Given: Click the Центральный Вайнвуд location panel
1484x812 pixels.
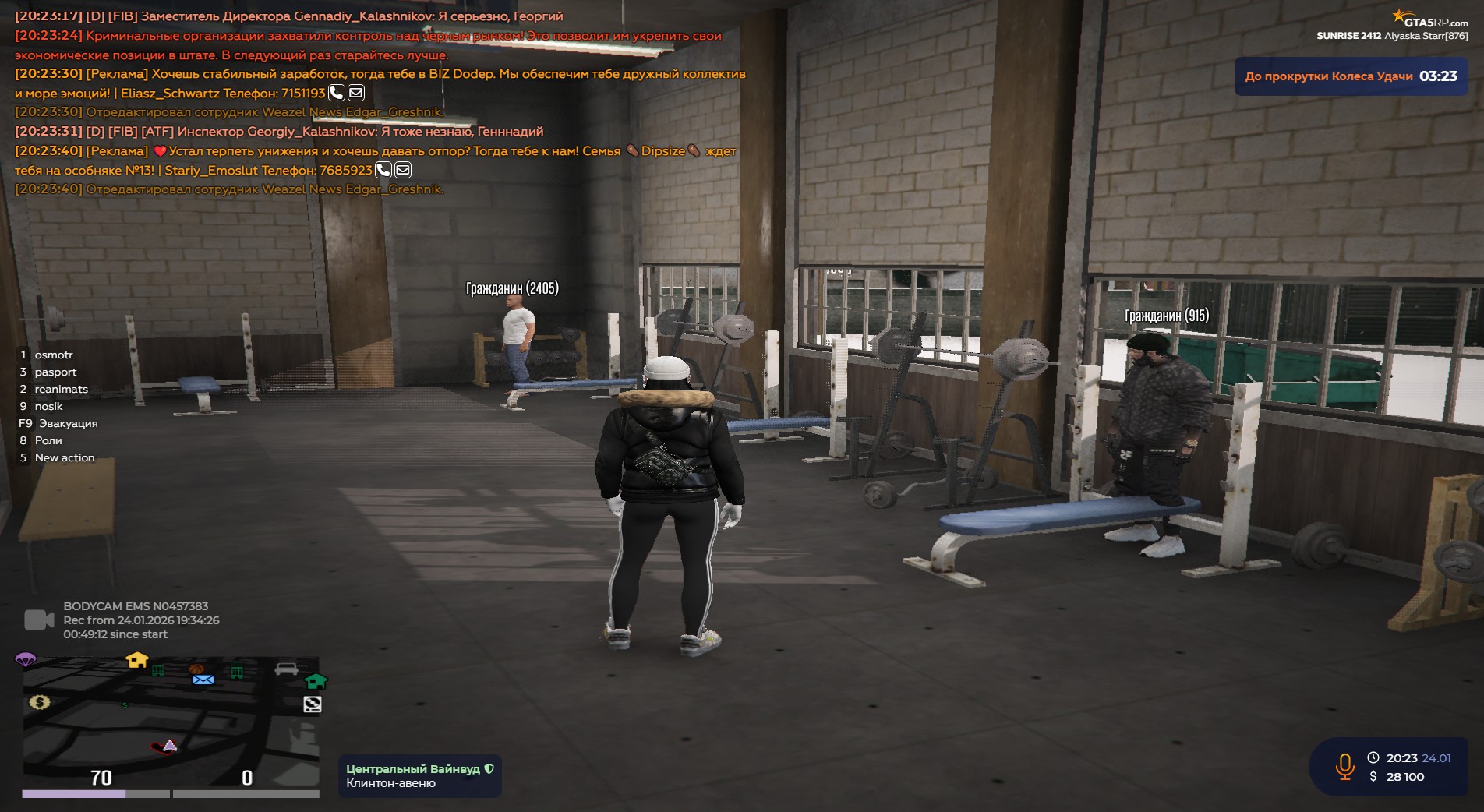Looking at the screenshot, I should tap(419, 776).
